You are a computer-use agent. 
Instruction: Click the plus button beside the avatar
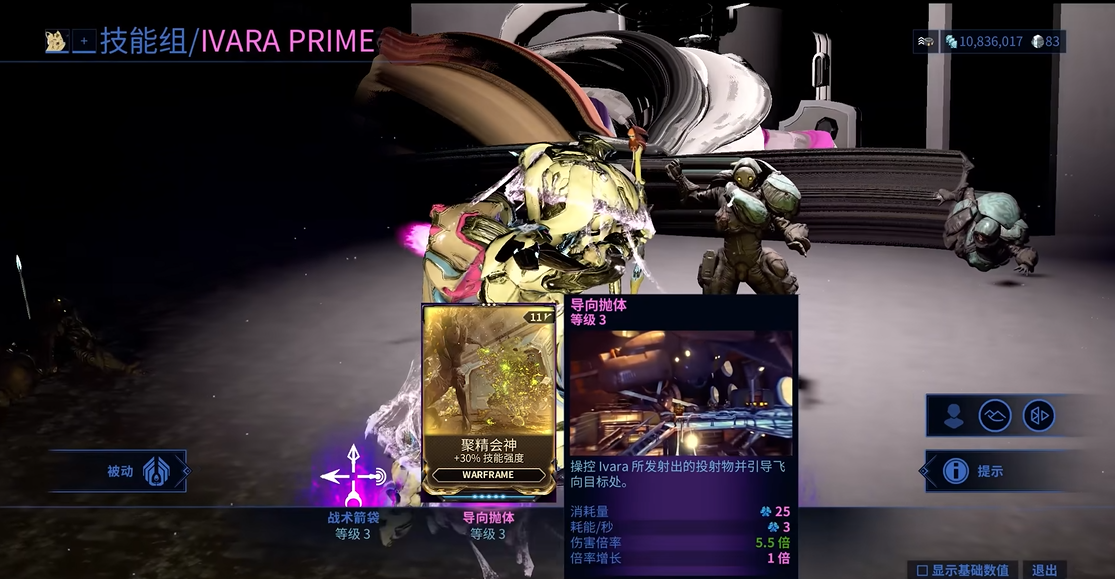click(84, 42)
